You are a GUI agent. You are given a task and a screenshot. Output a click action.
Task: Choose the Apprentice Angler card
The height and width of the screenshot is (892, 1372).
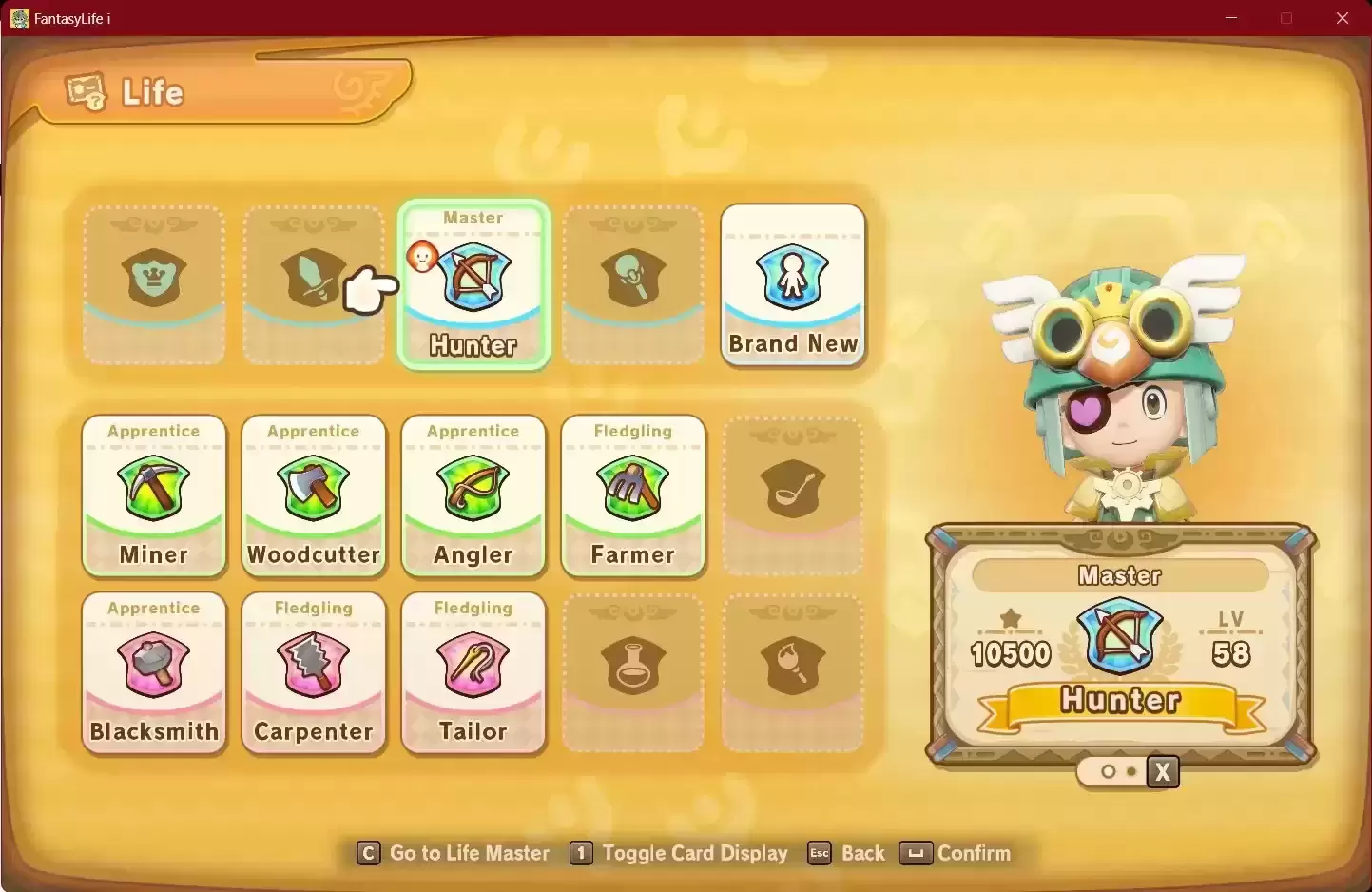473,496
